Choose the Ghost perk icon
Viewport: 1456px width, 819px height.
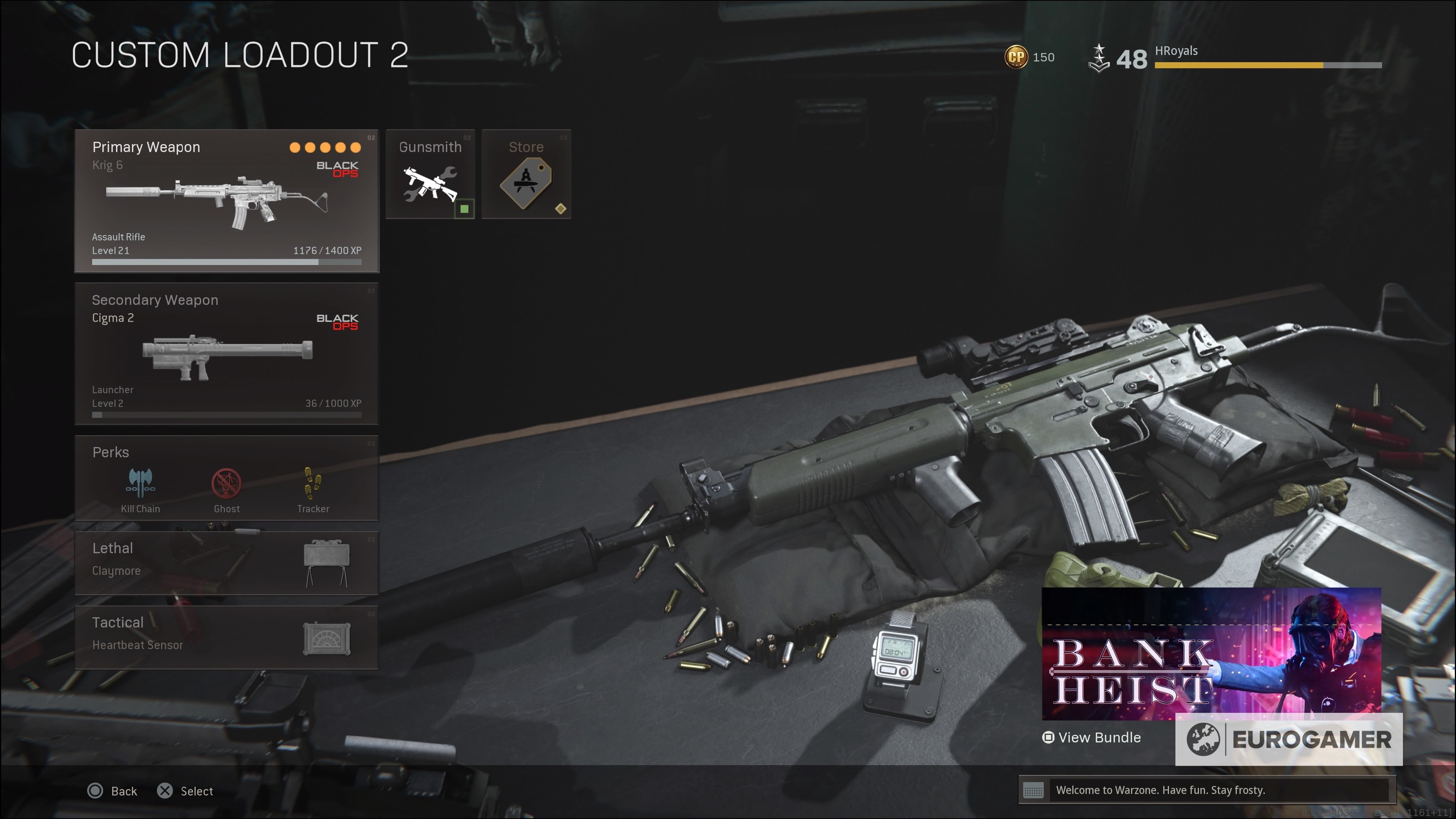pyautogui.click(x=227, y=484)
